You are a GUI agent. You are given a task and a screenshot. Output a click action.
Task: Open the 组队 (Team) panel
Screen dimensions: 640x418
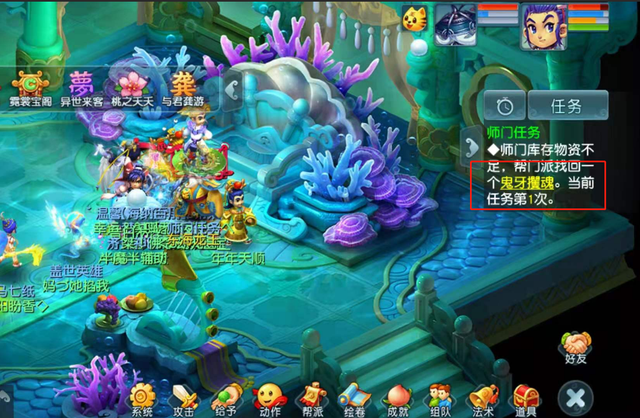(438, 395)
